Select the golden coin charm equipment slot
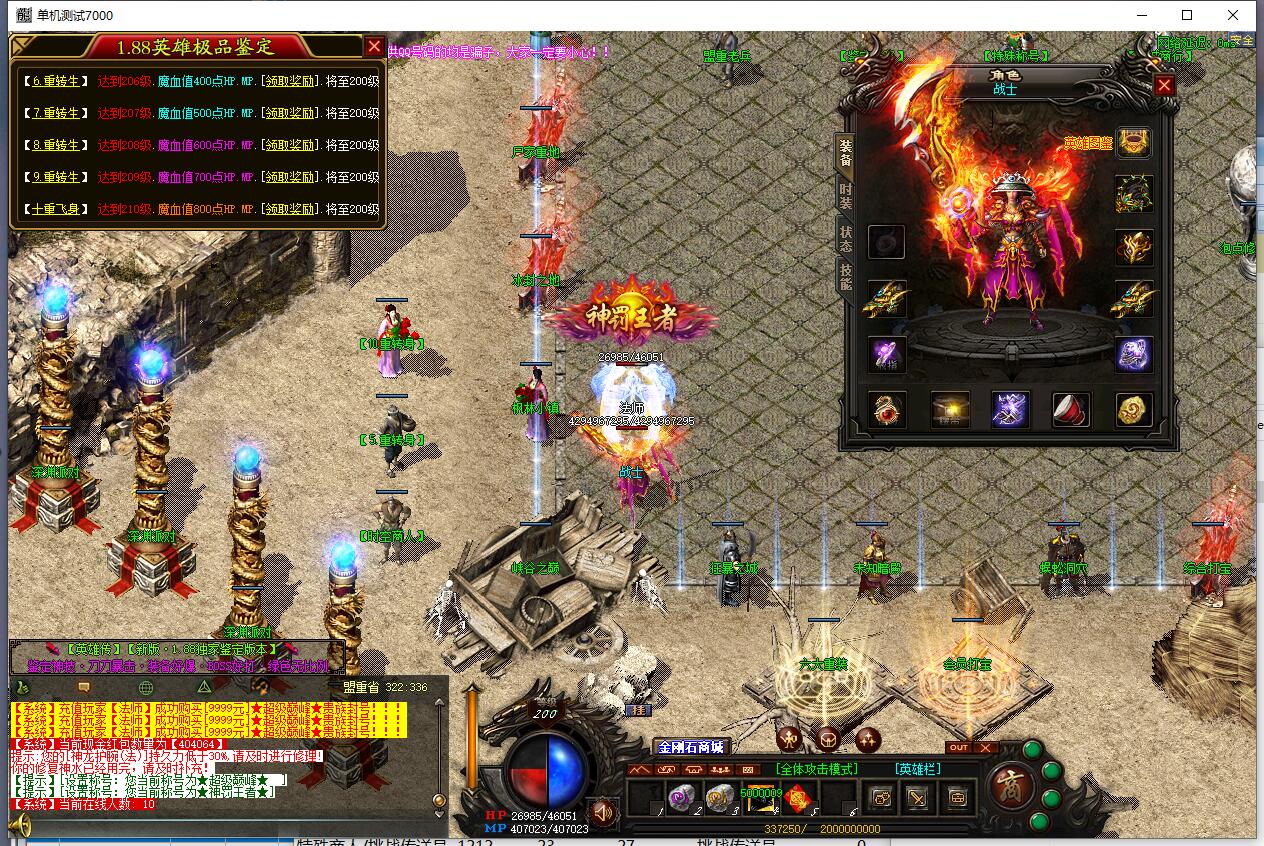The width and height of the screenshot is (1264, 846). 1133,410
